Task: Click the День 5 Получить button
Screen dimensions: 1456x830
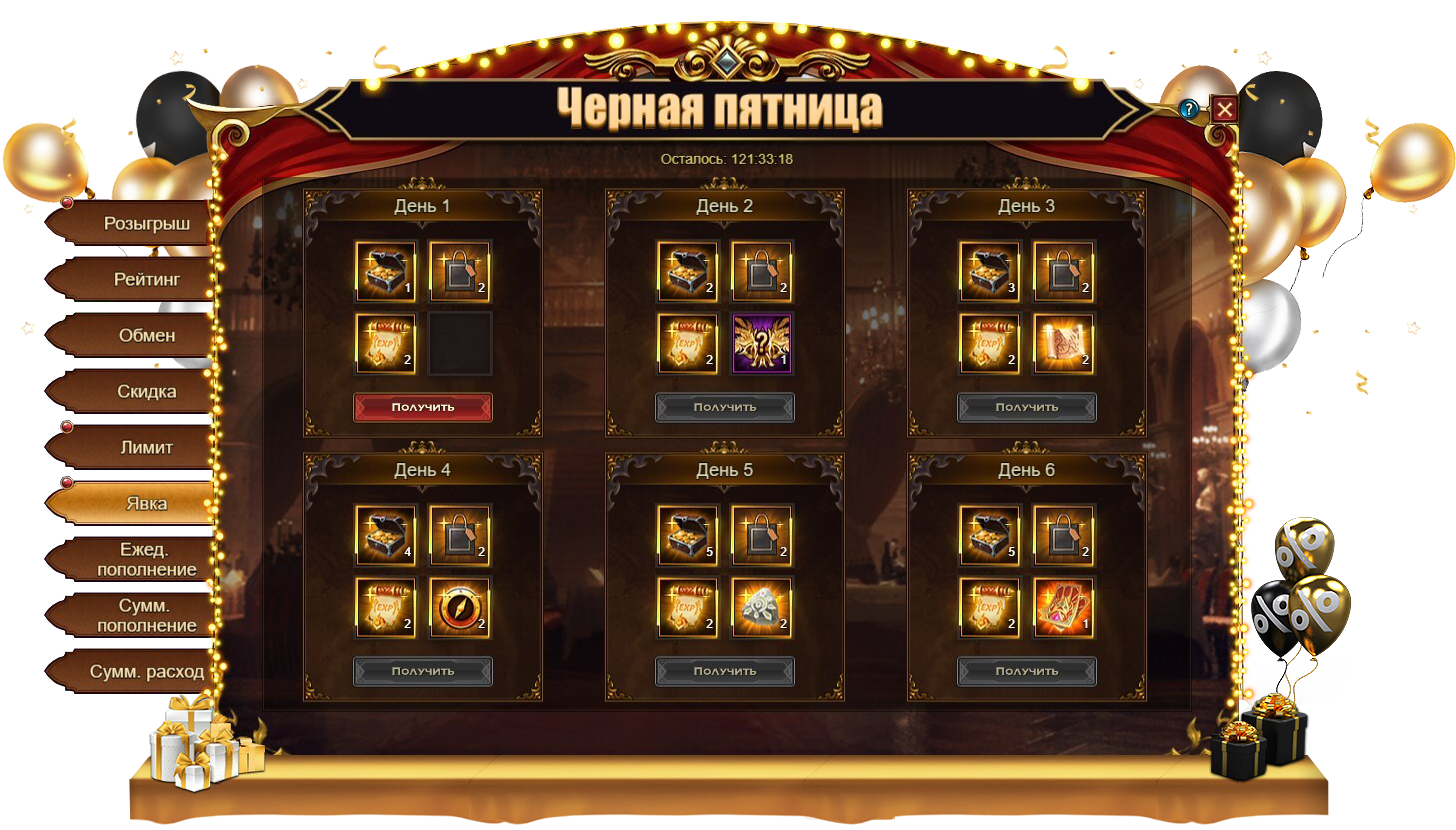Action: click(x=725, y=671)
